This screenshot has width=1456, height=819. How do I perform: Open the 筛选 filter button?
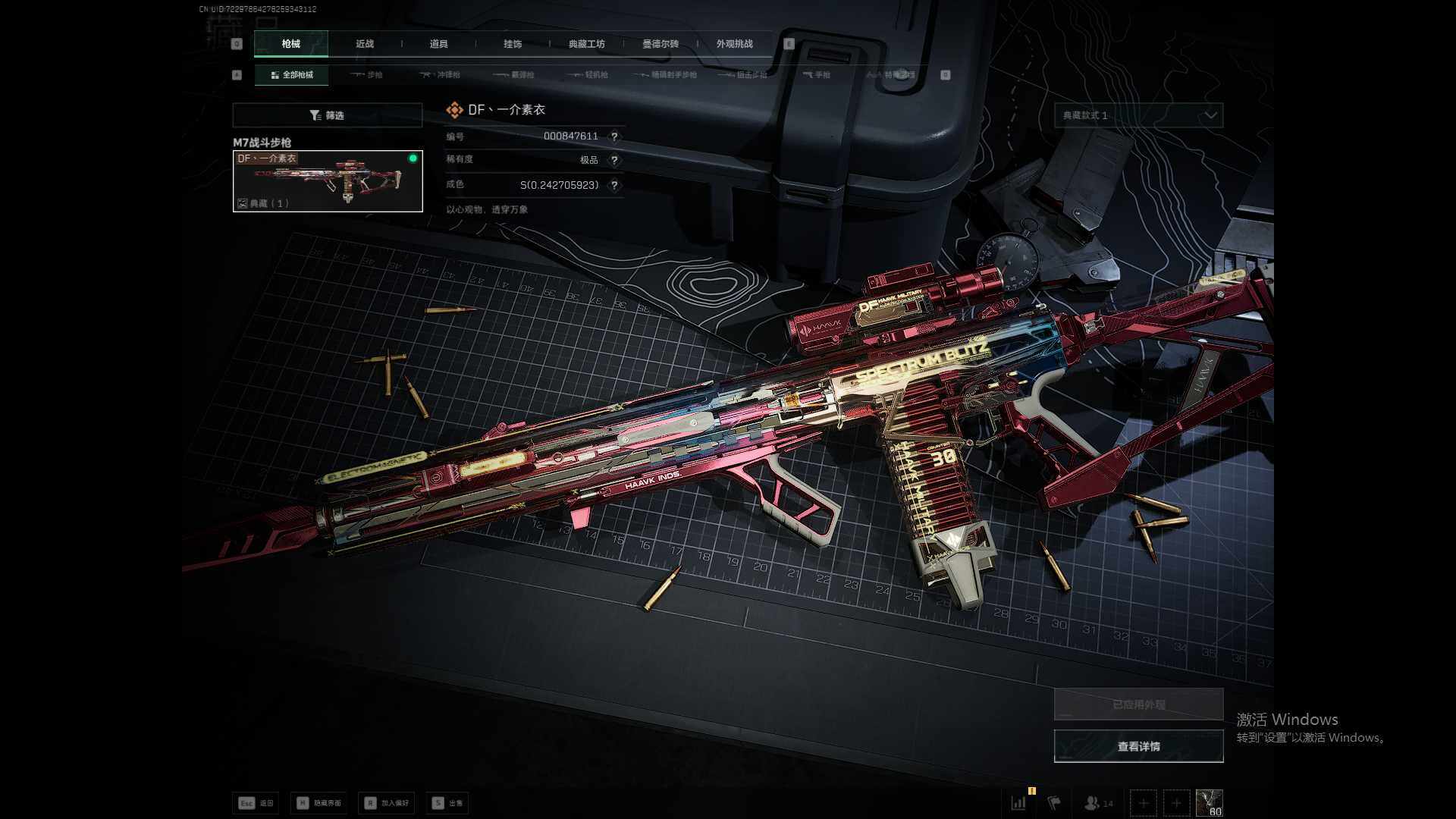point(327,115)
